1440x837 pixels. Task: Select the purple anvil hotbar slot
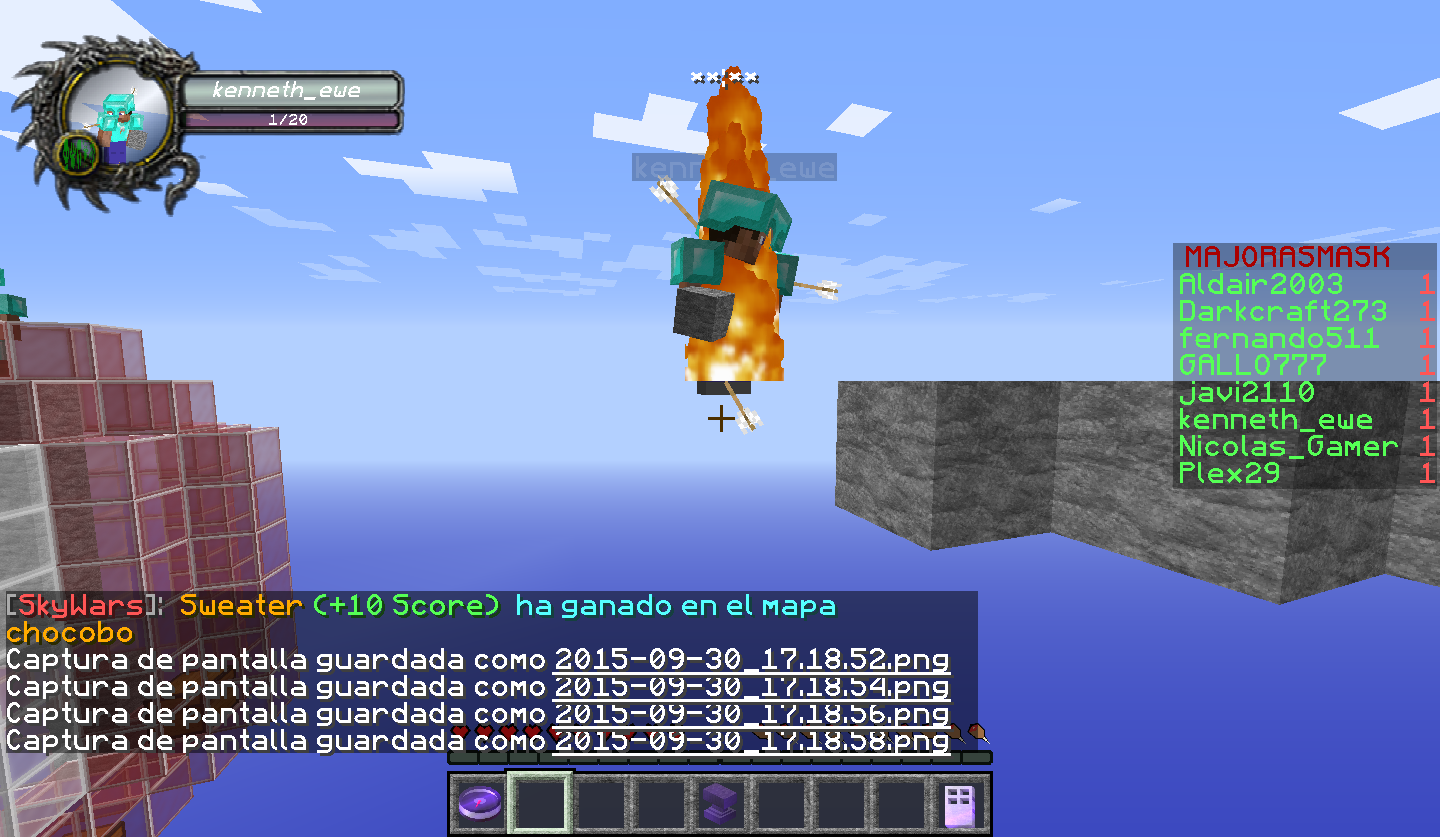point(720,803)
